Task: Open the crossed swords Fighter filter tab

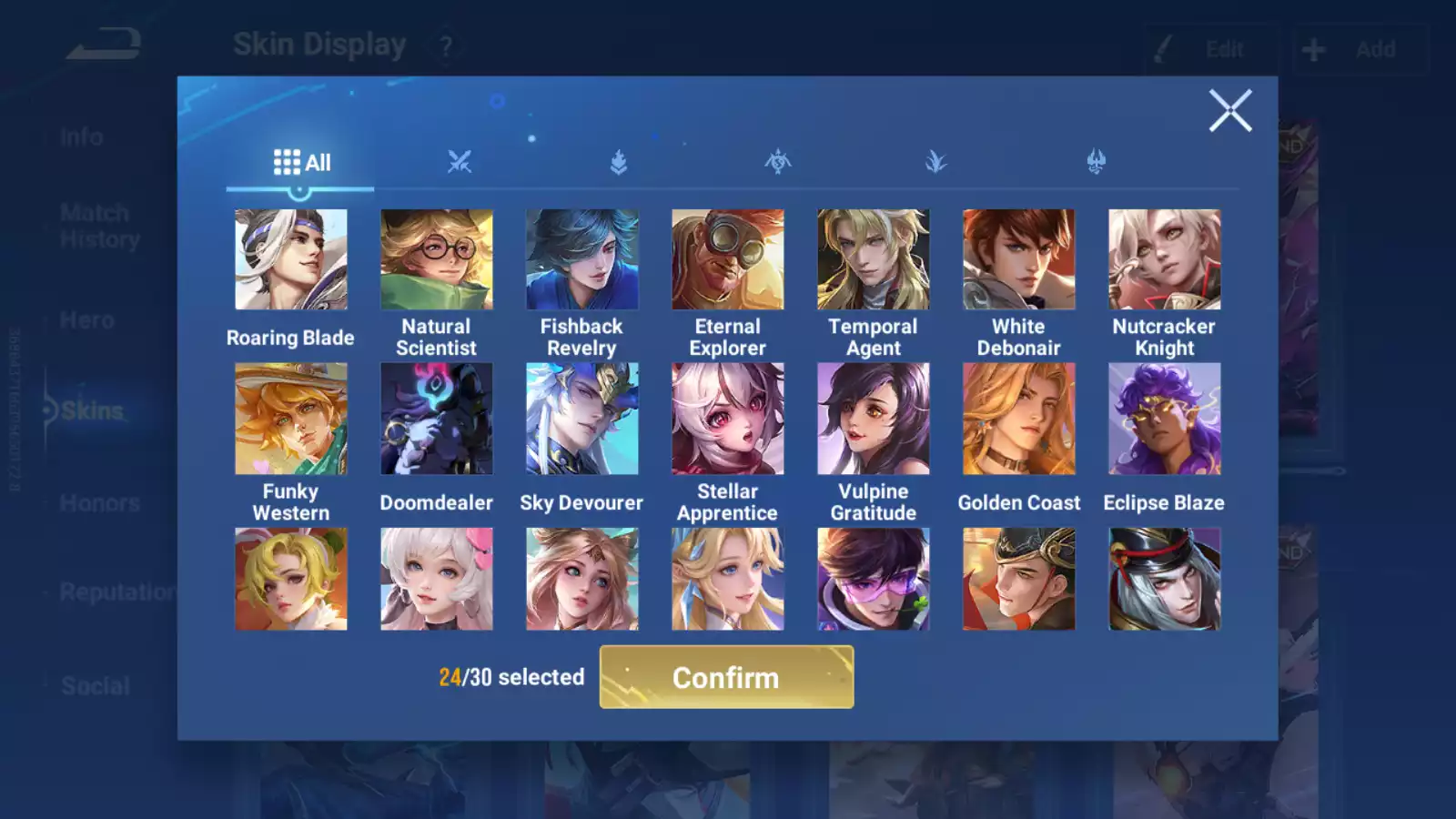Action: [459, 160]
